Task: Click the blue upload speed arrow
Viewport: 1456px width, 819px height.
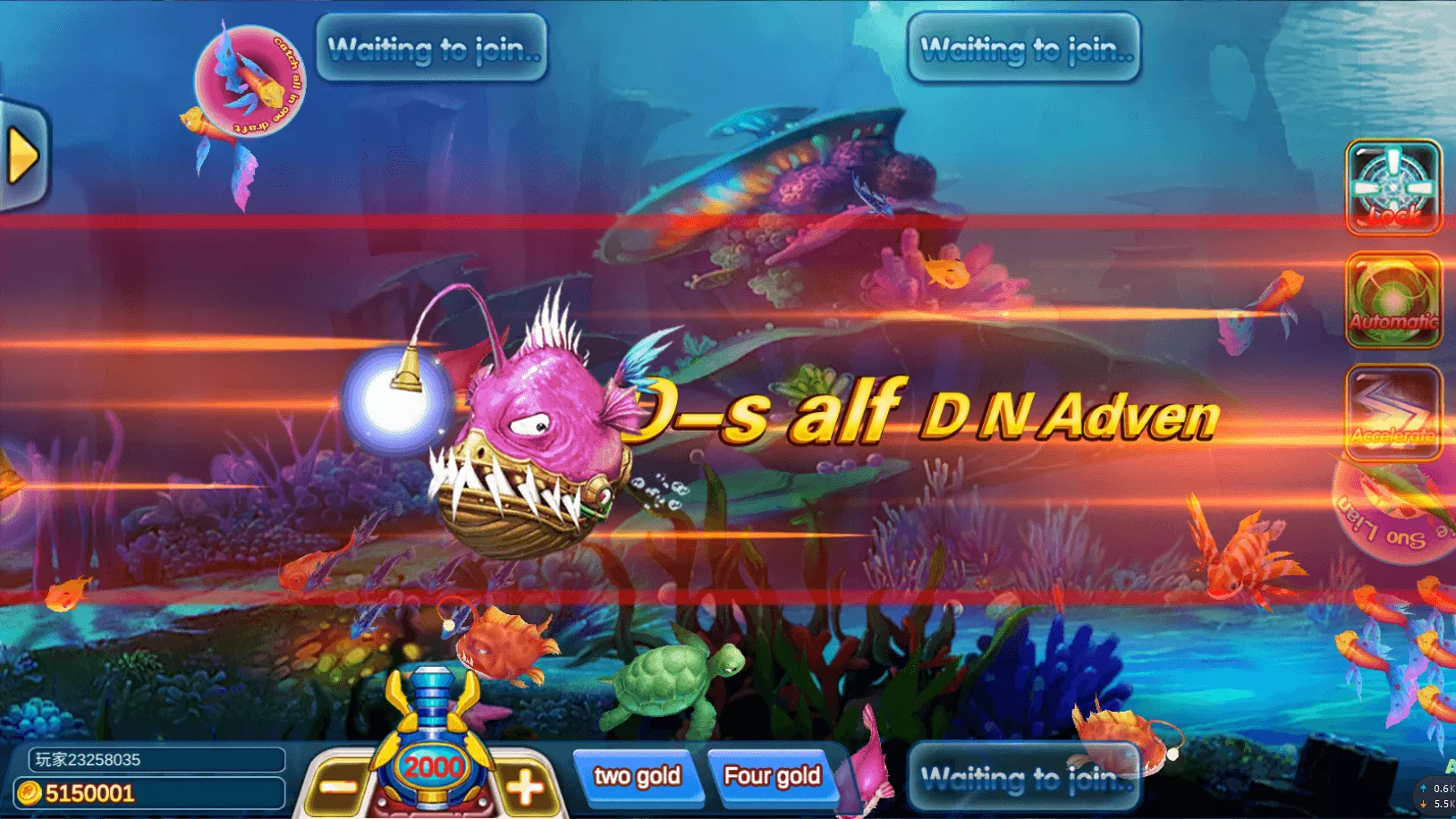Action: (x=1424, y=788)
